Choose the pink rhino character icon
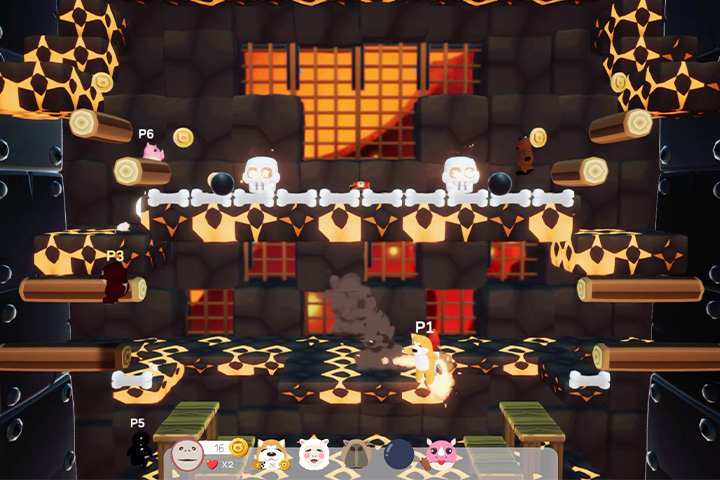The image size is (720, 480). [x=441, y=454]
